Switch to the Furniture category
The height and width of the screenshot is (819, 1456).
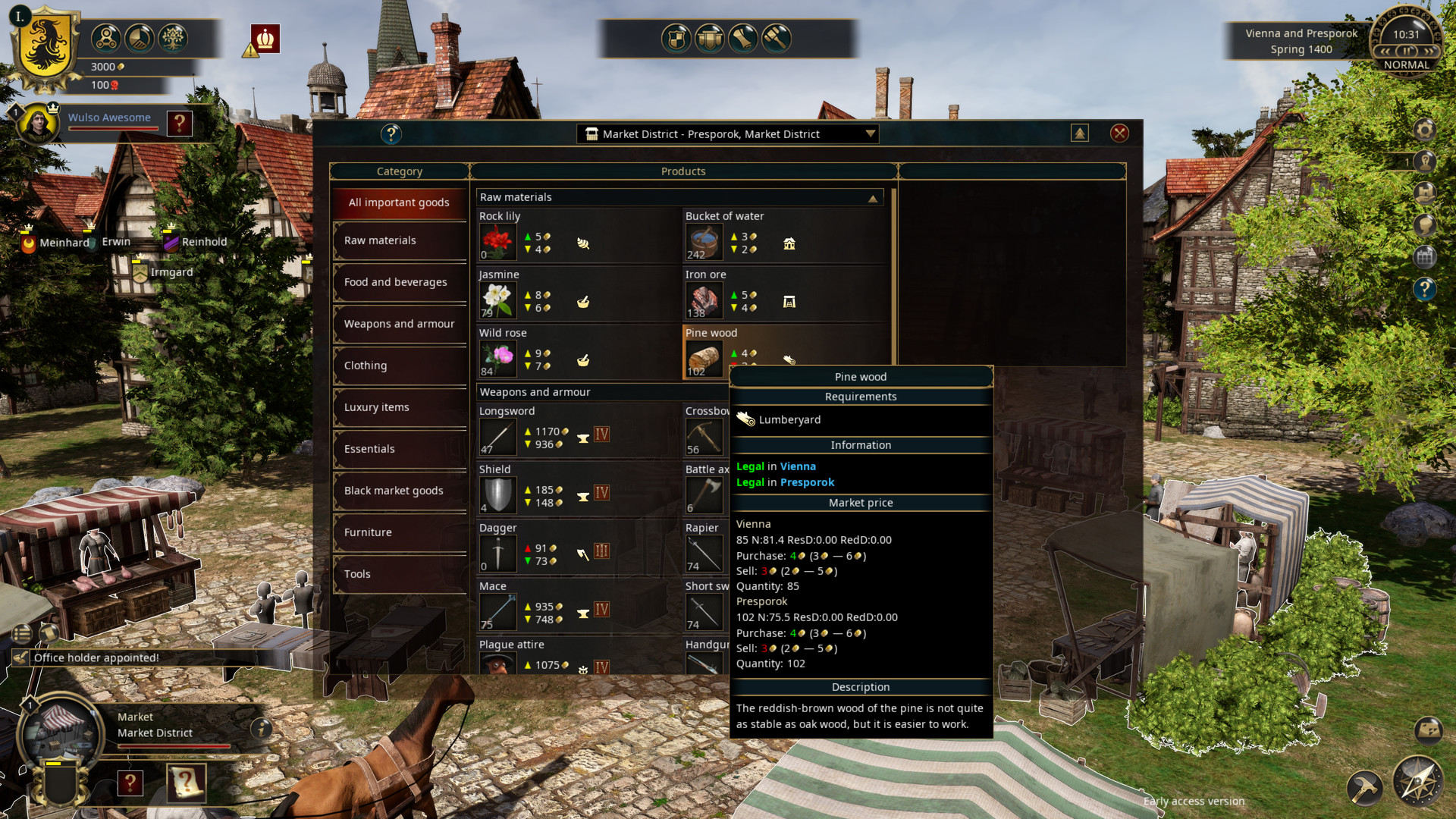pyautogui.click(x=399, y=532)
